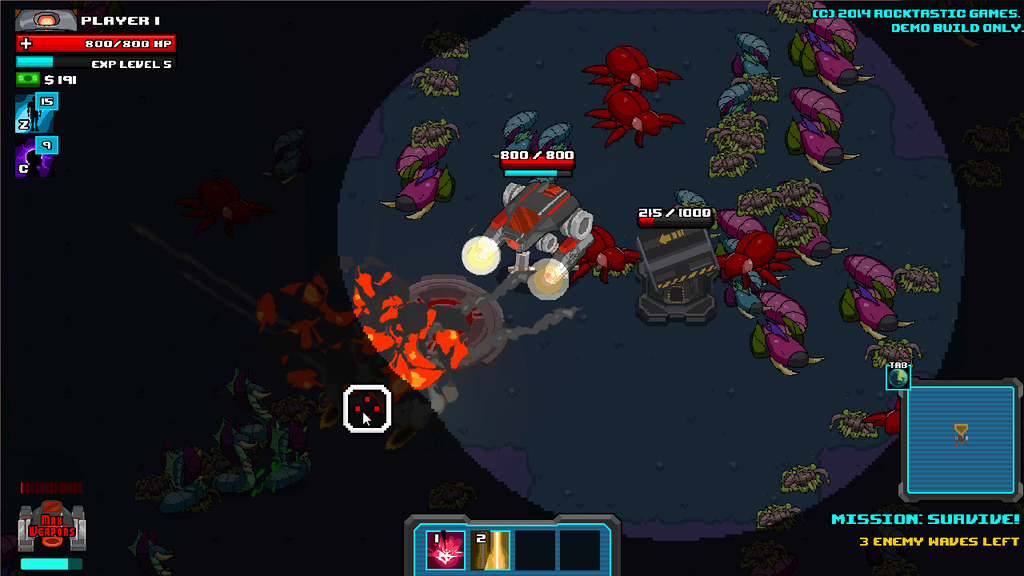
Task: Select the yellow beam weapon in slot 2
Action: (491, 550)
